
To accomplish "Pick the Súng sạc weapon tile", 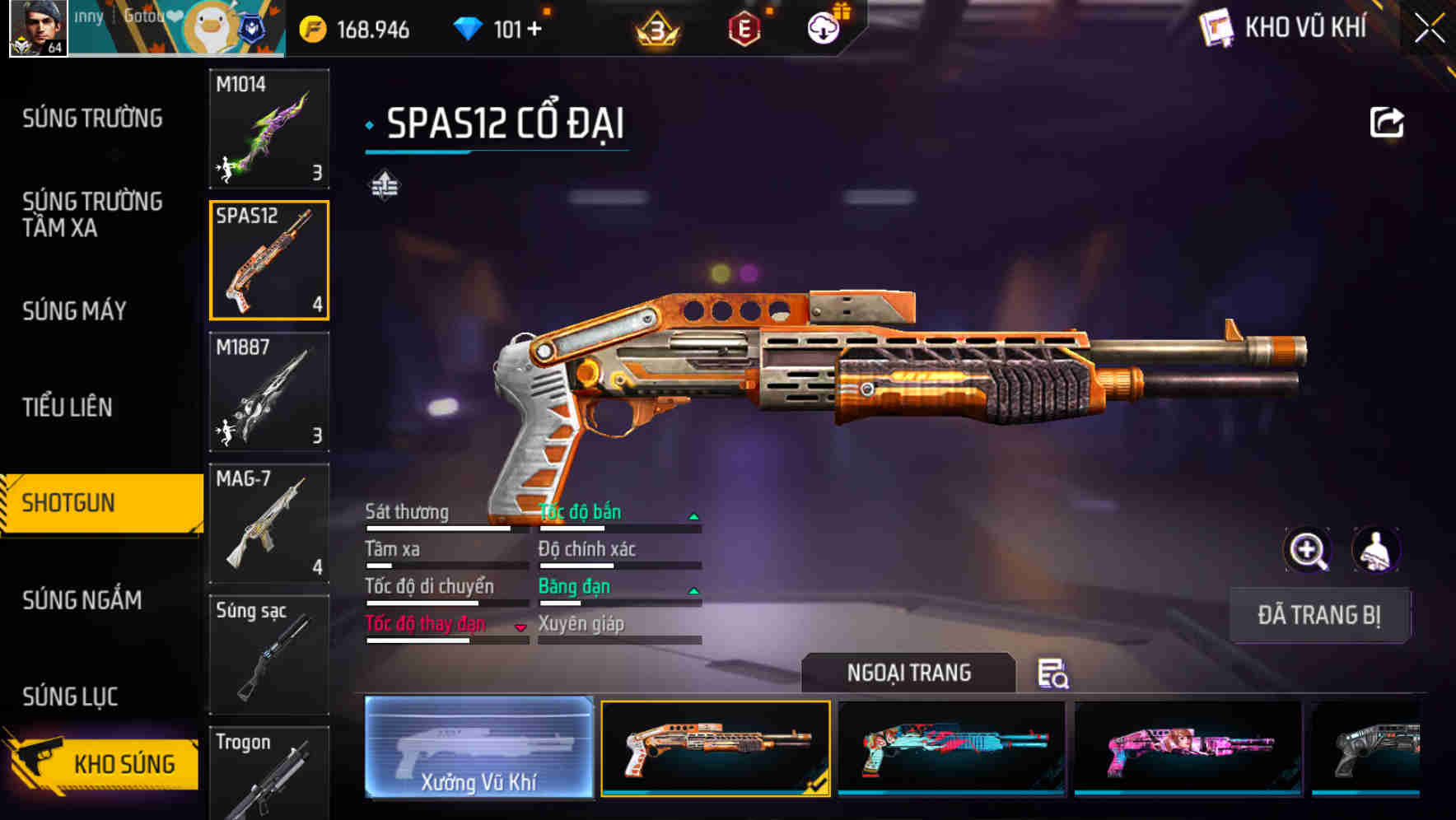I will [269, 655].
